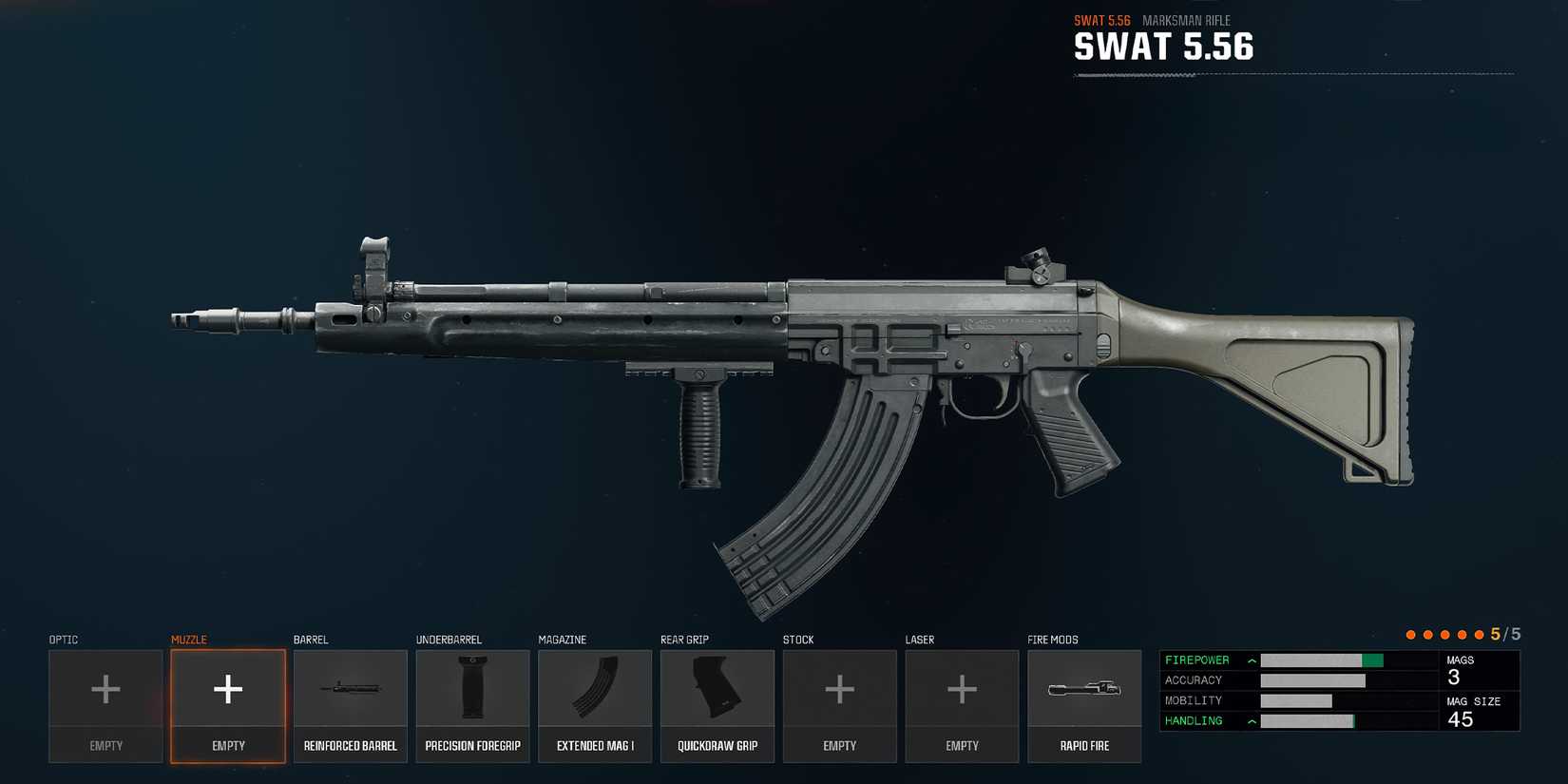Collapse the Firepower stat chevron
The height and width of the screenshot is (784, 1568).
[1252, 660]
